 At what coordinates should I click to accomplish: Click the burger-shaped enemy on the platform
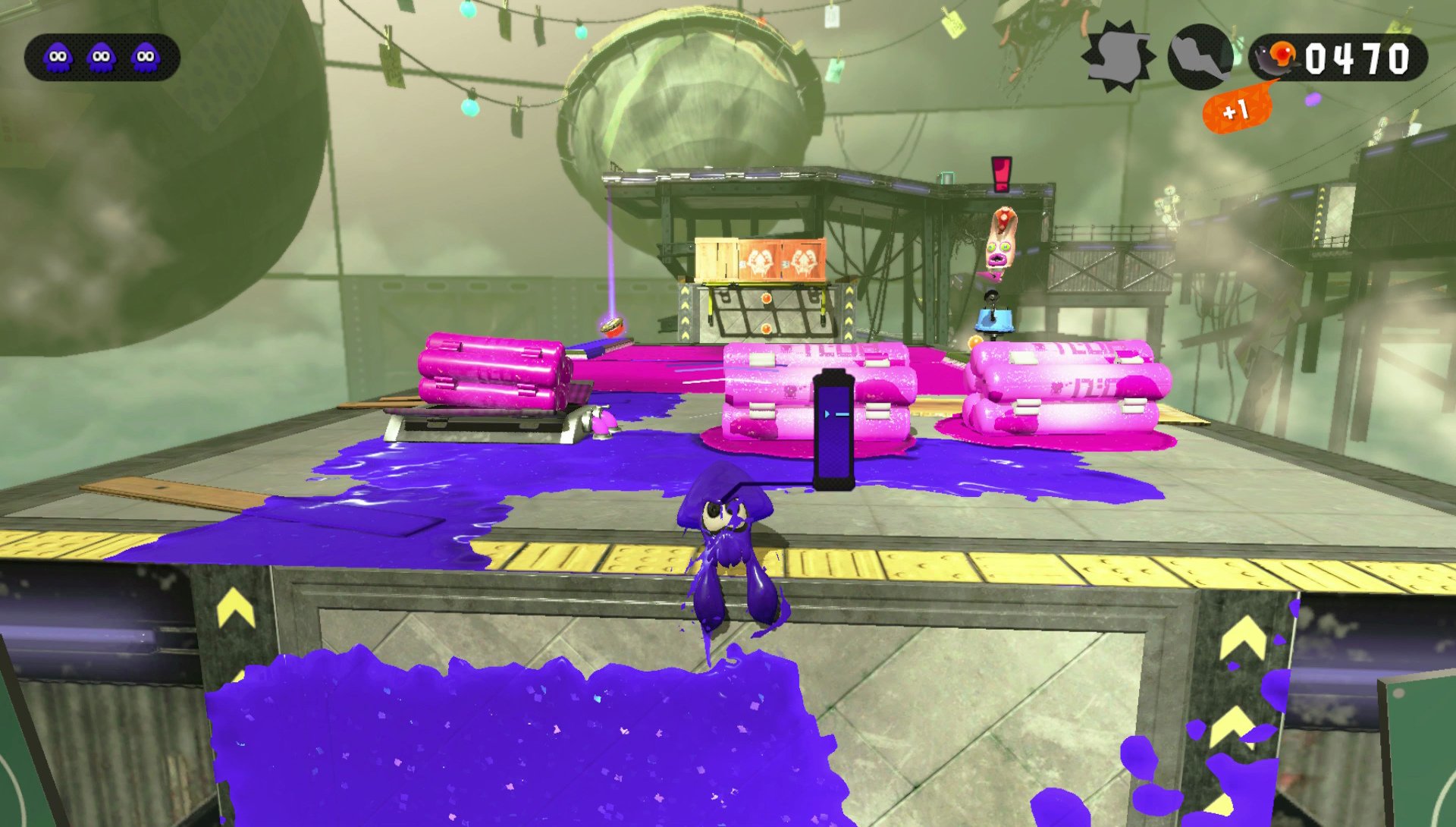pos(613,329)
